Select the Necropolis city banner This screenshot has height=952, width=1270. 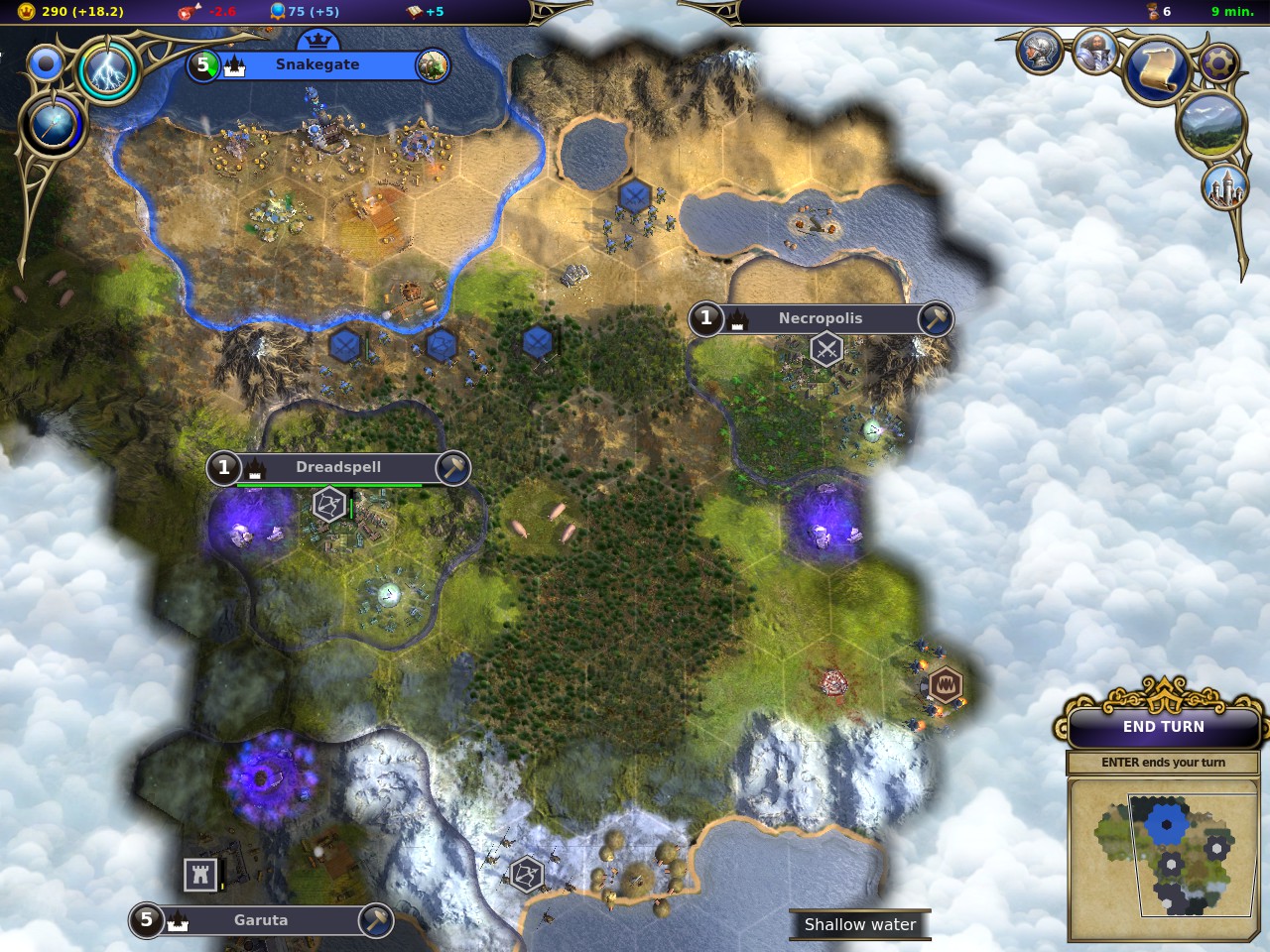[820, 318]
